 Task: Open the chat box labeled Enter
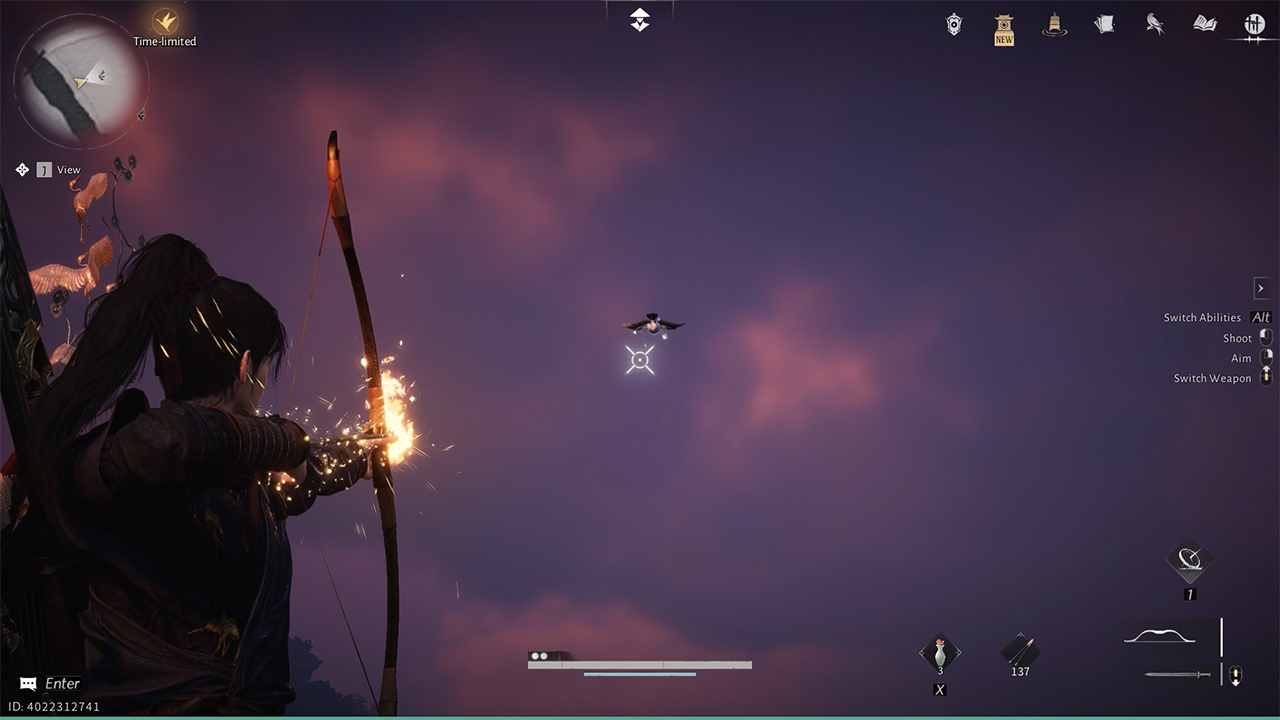(x=50, y=684)
